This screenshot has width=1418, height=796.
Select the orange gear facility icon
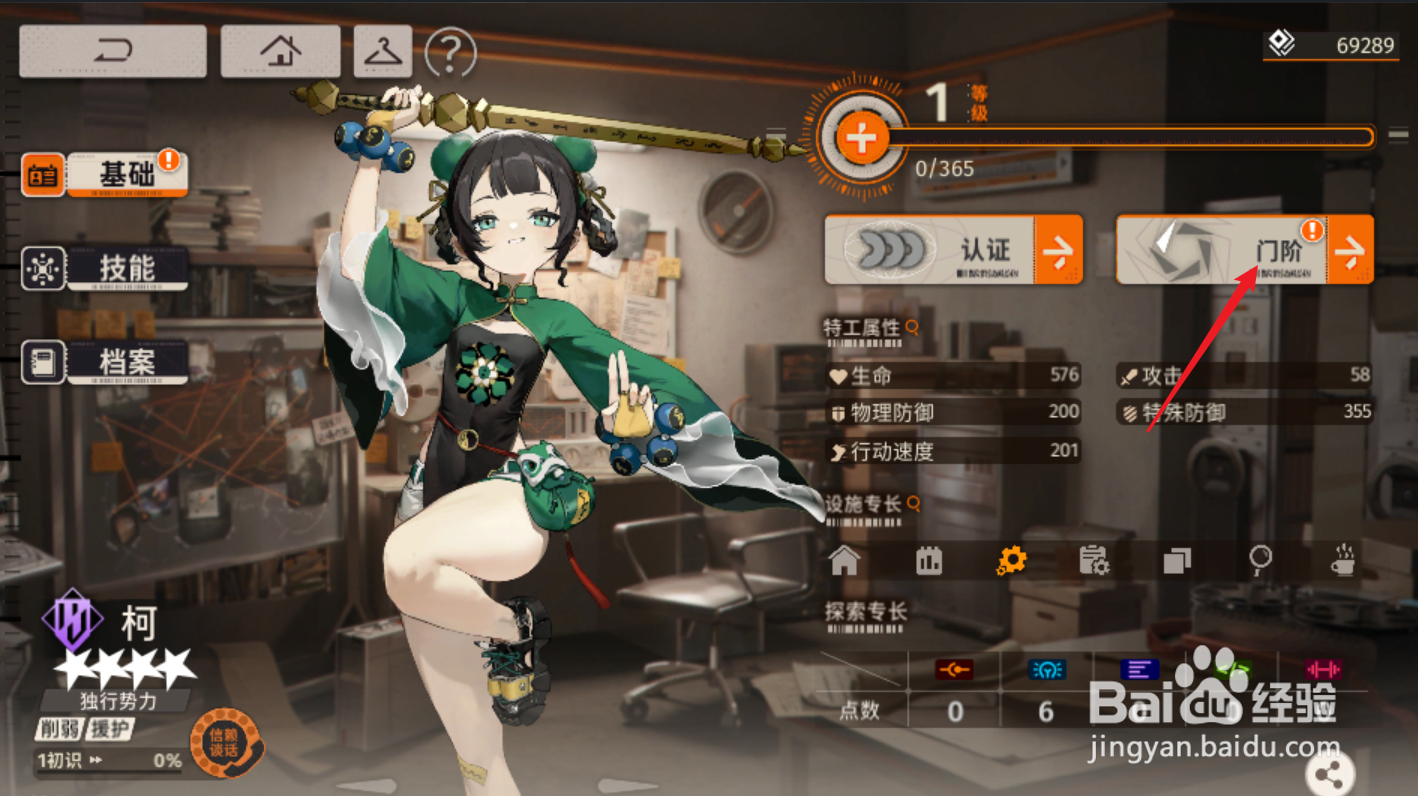[1011, 560]
